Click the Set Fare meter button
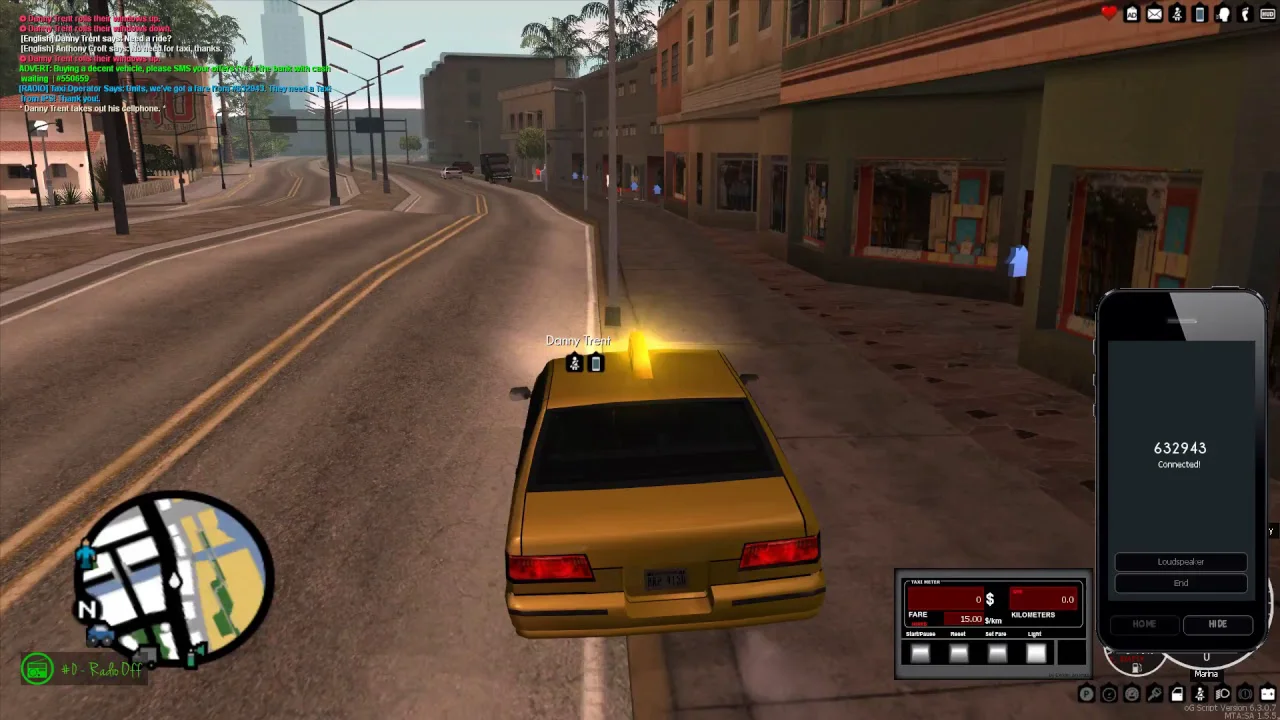1280x720 pixels. tap(997, 654)
